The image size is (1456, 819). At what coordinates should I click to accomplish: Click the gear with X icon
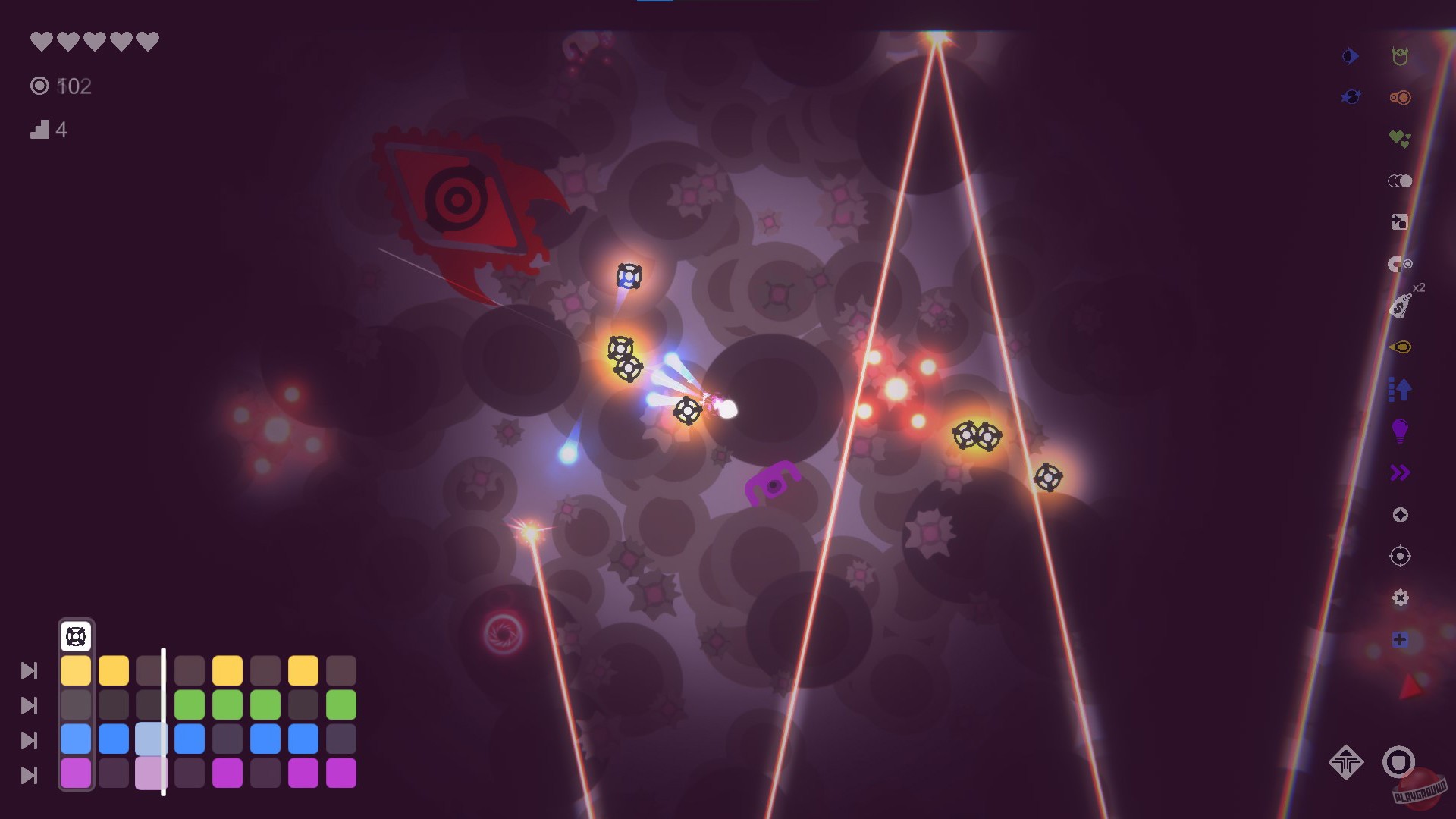1399,599
